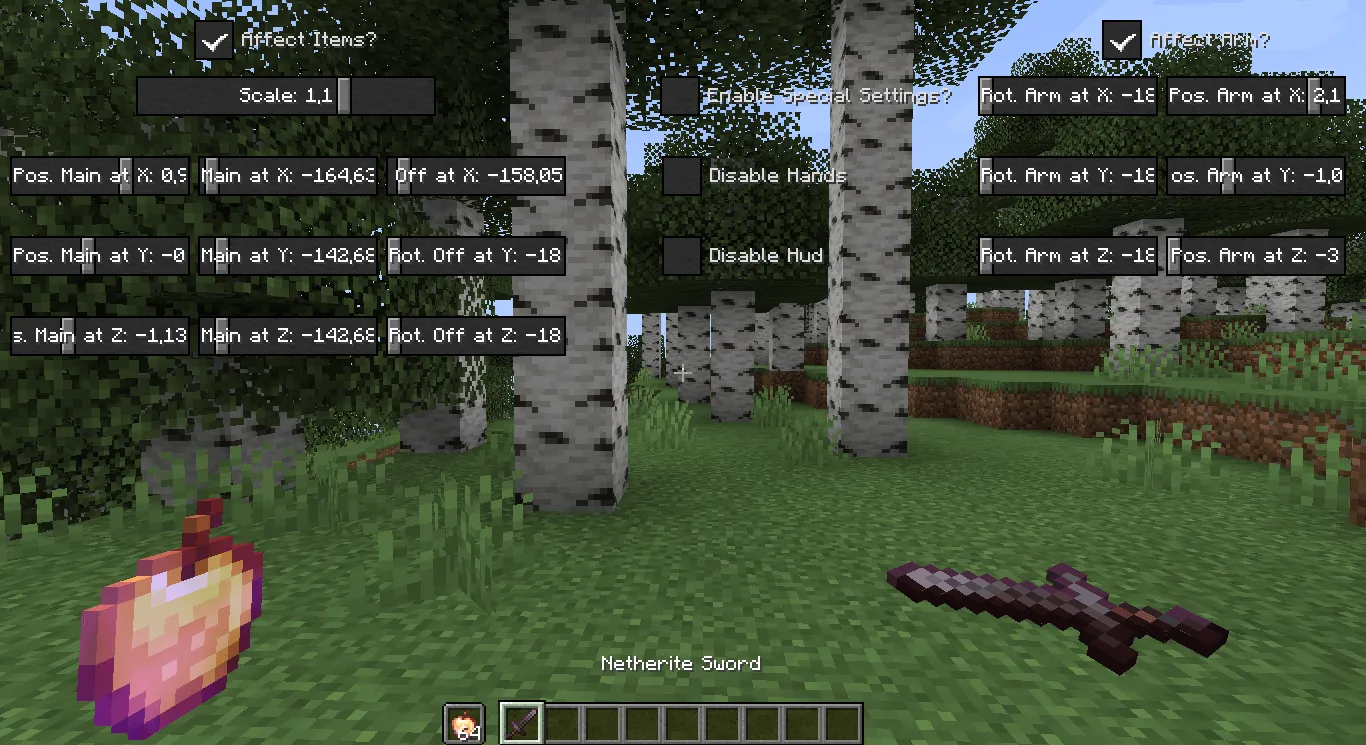
Task: Click the Main at Z: -142.68 slider
Action: coord(287,335)
